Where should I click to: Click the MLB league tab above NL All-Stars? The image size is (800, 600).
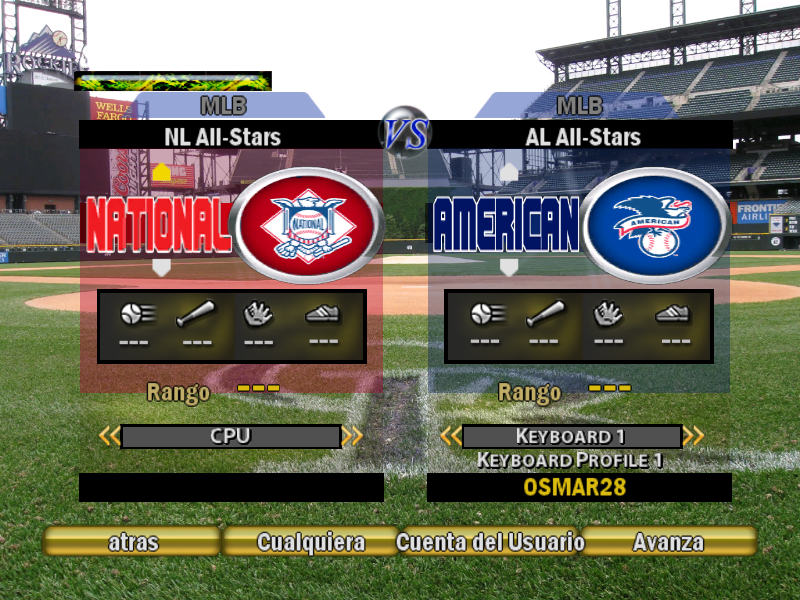point(223,105)
